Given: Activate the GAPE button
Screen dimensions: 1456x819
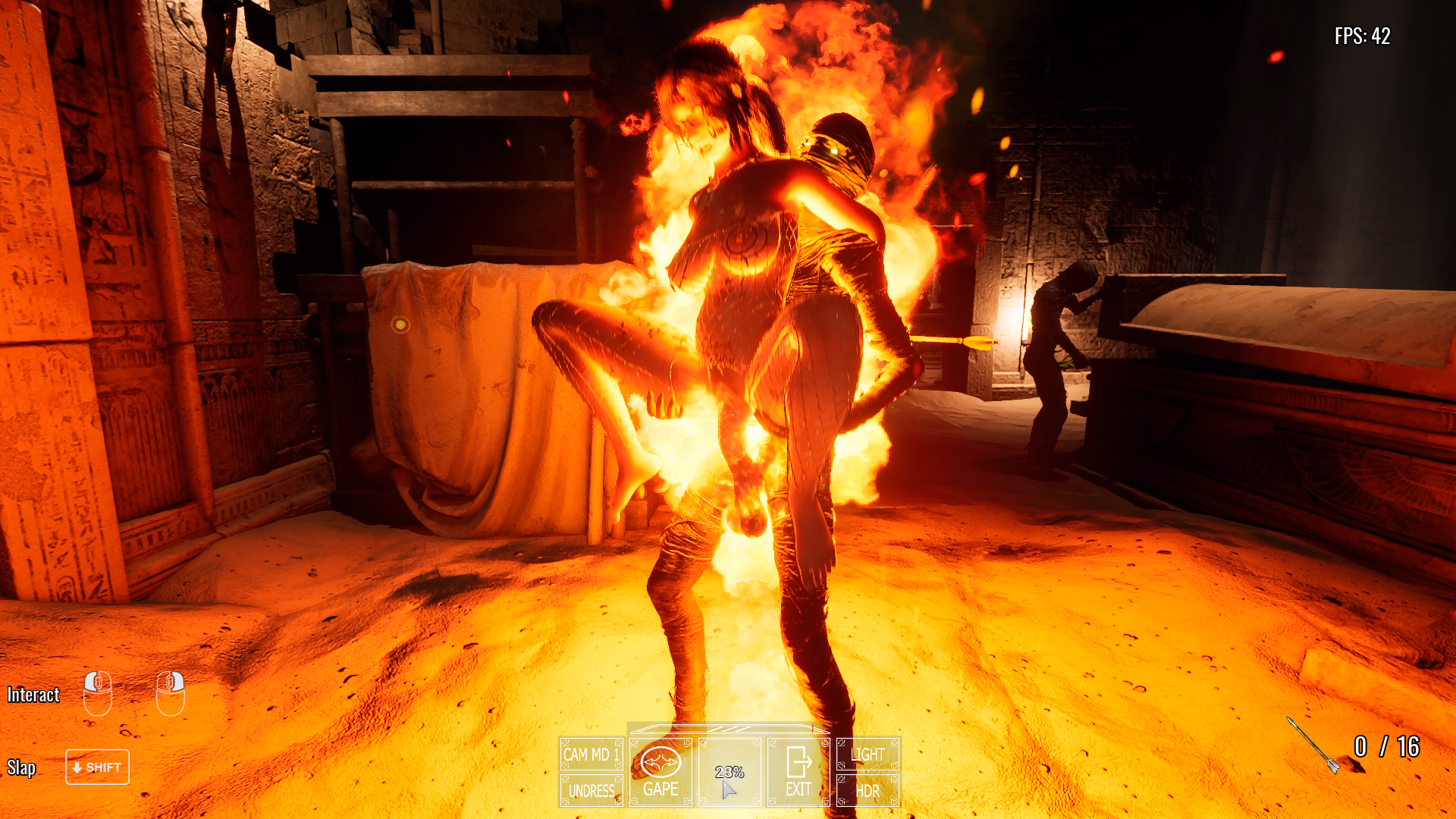Looking at the screenshot, I should tap(661, 772).
